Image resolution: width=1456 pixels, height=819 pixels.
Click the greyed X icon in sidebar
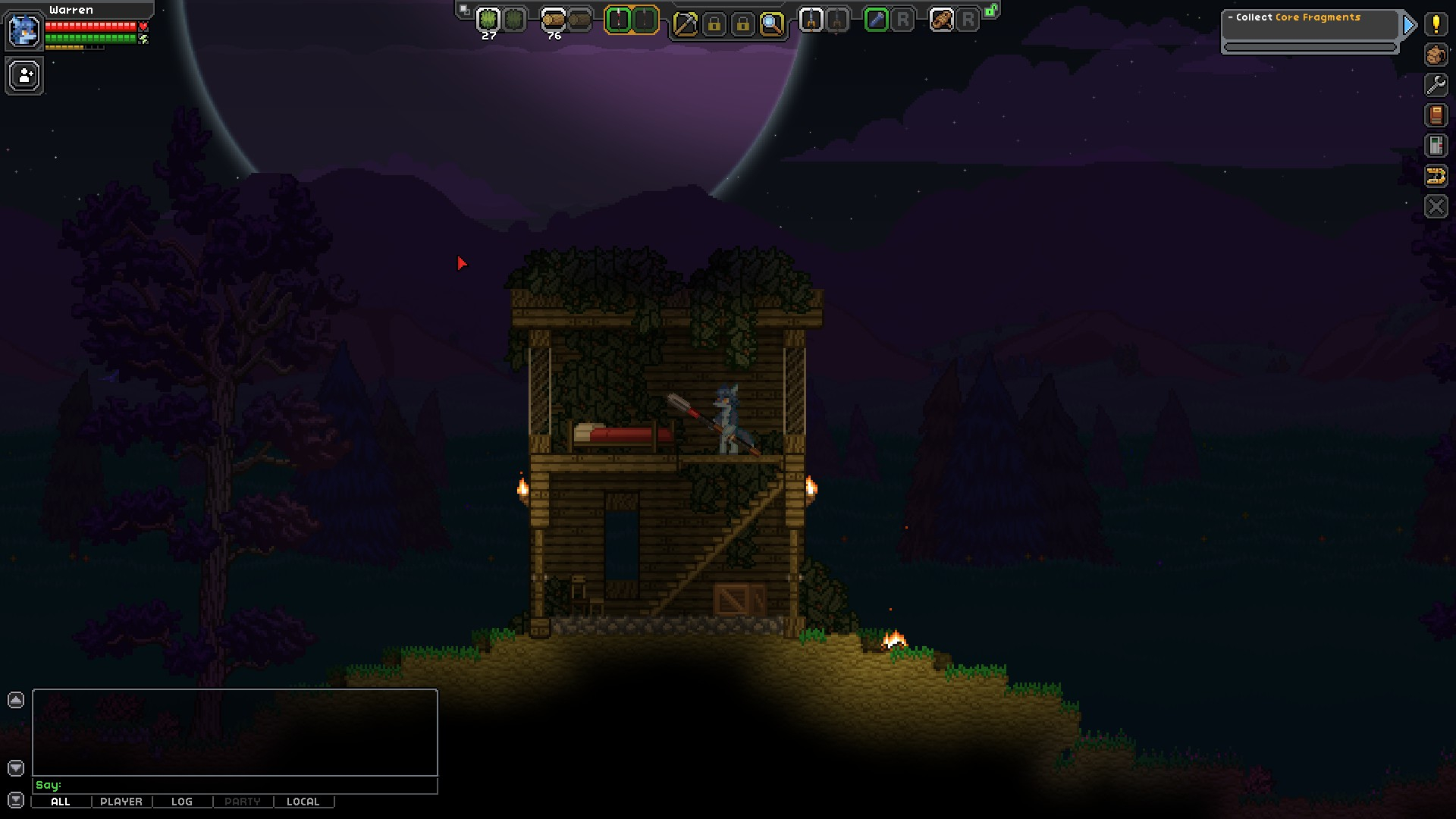coord(1436,206)
